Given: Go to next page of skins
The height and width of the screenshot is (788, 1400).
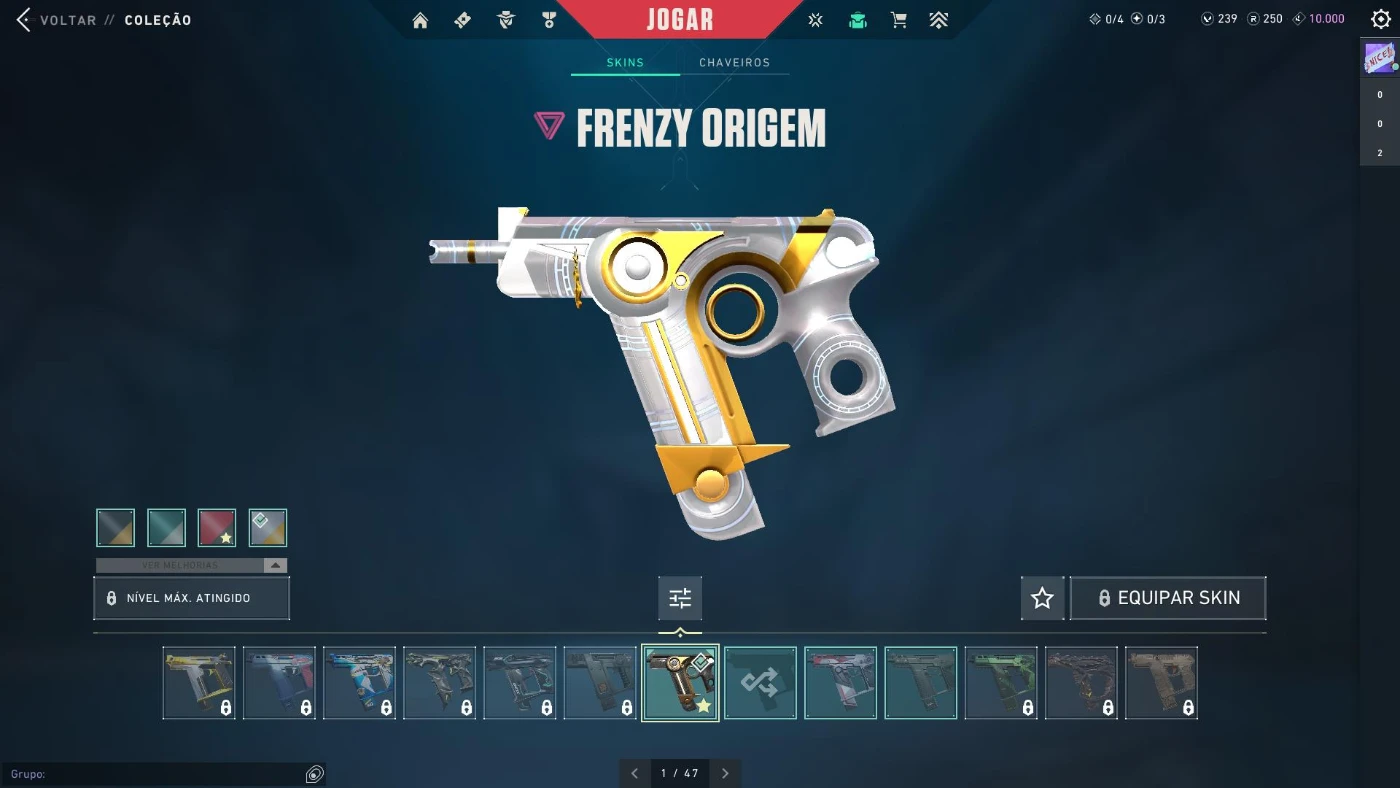Looking at the screenshot, I should point(725,773).
